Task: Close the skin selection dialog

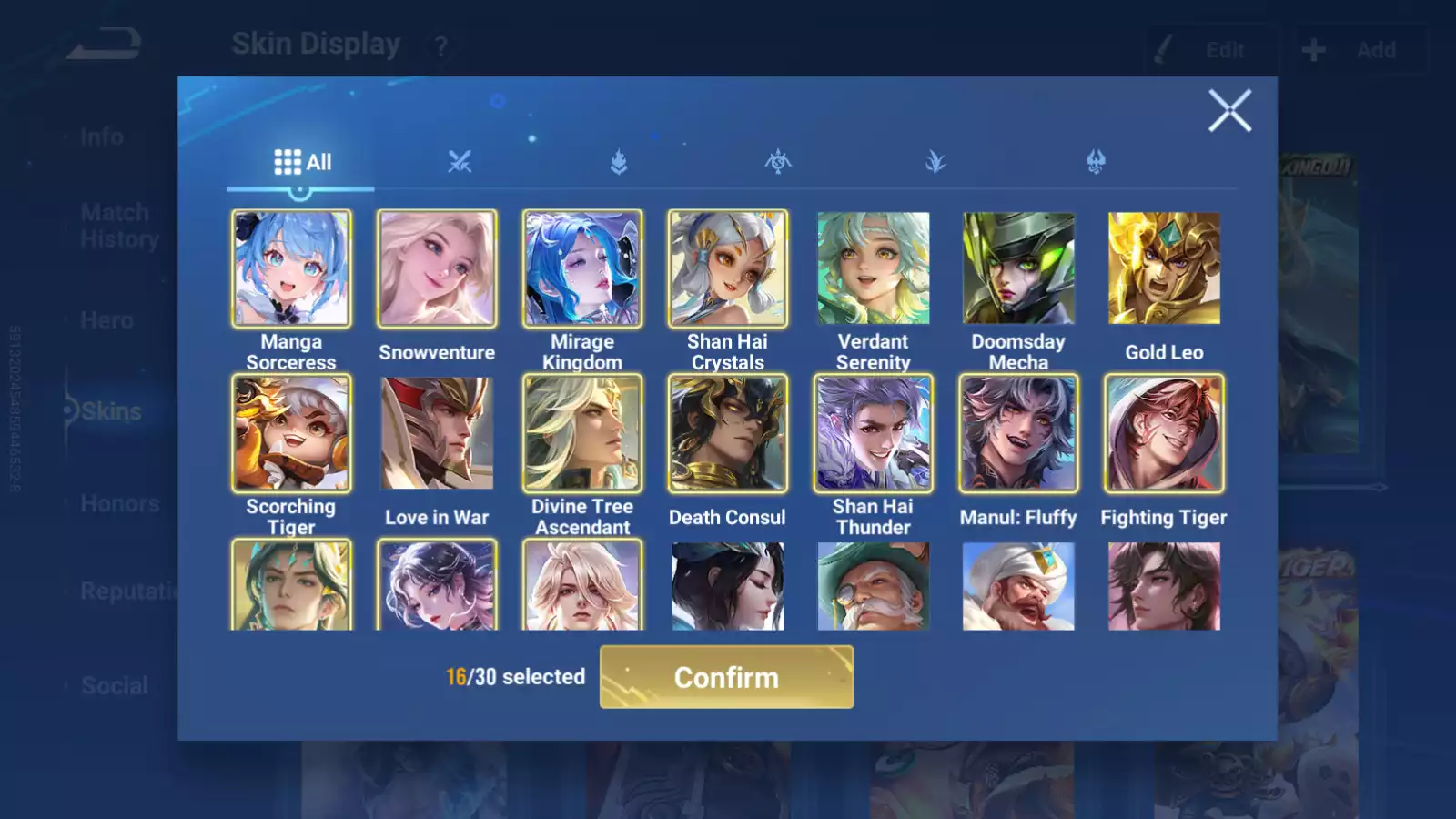Action: (x=1229, y=111)
